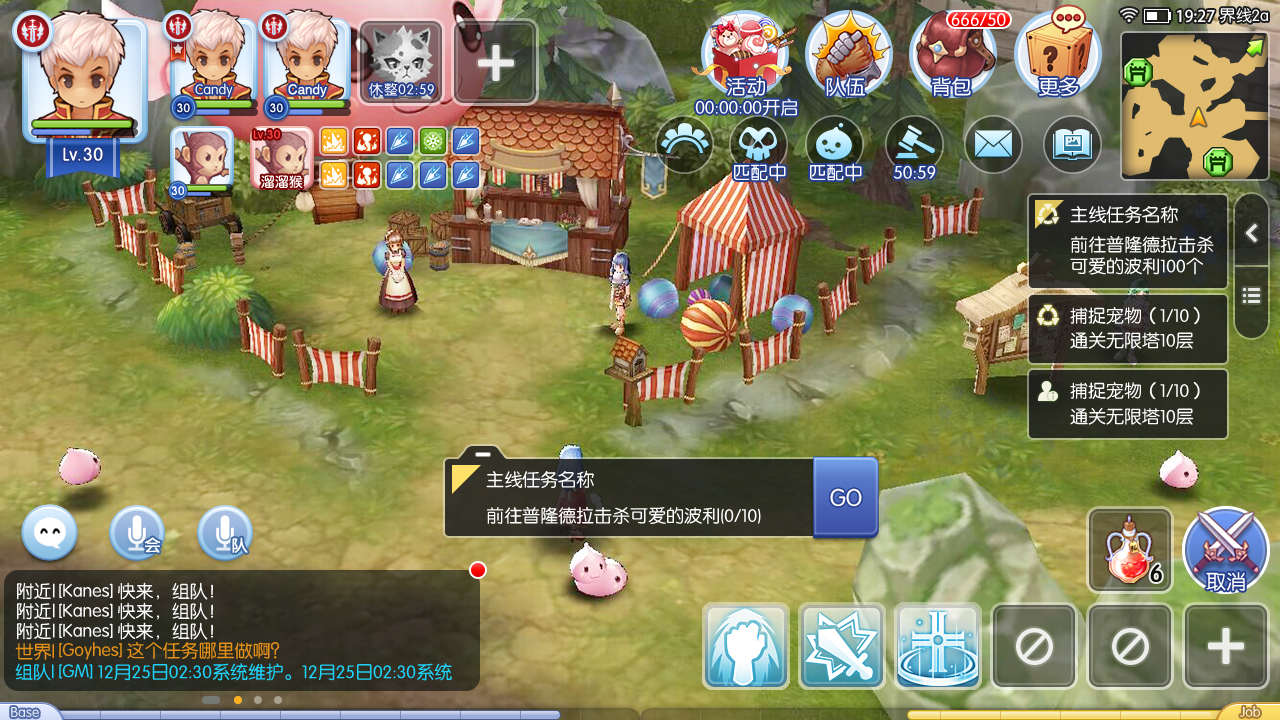
Task: Collapse the quest tracker with the left chevron
Action: (x=1251, y=232)
